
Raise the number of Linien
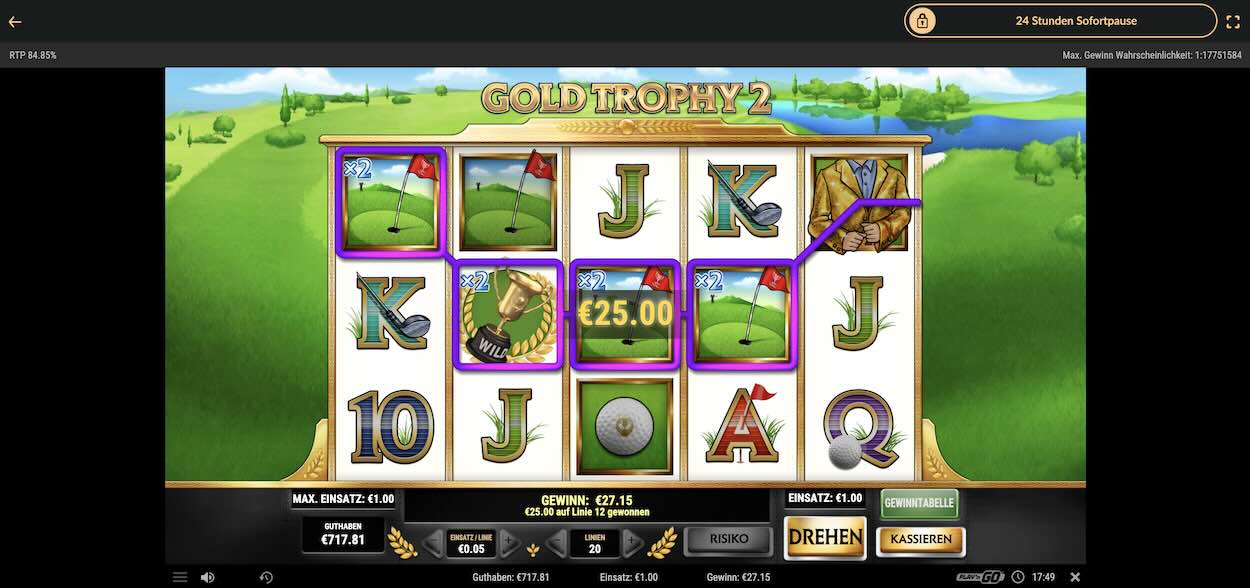[x=633, y=543]
